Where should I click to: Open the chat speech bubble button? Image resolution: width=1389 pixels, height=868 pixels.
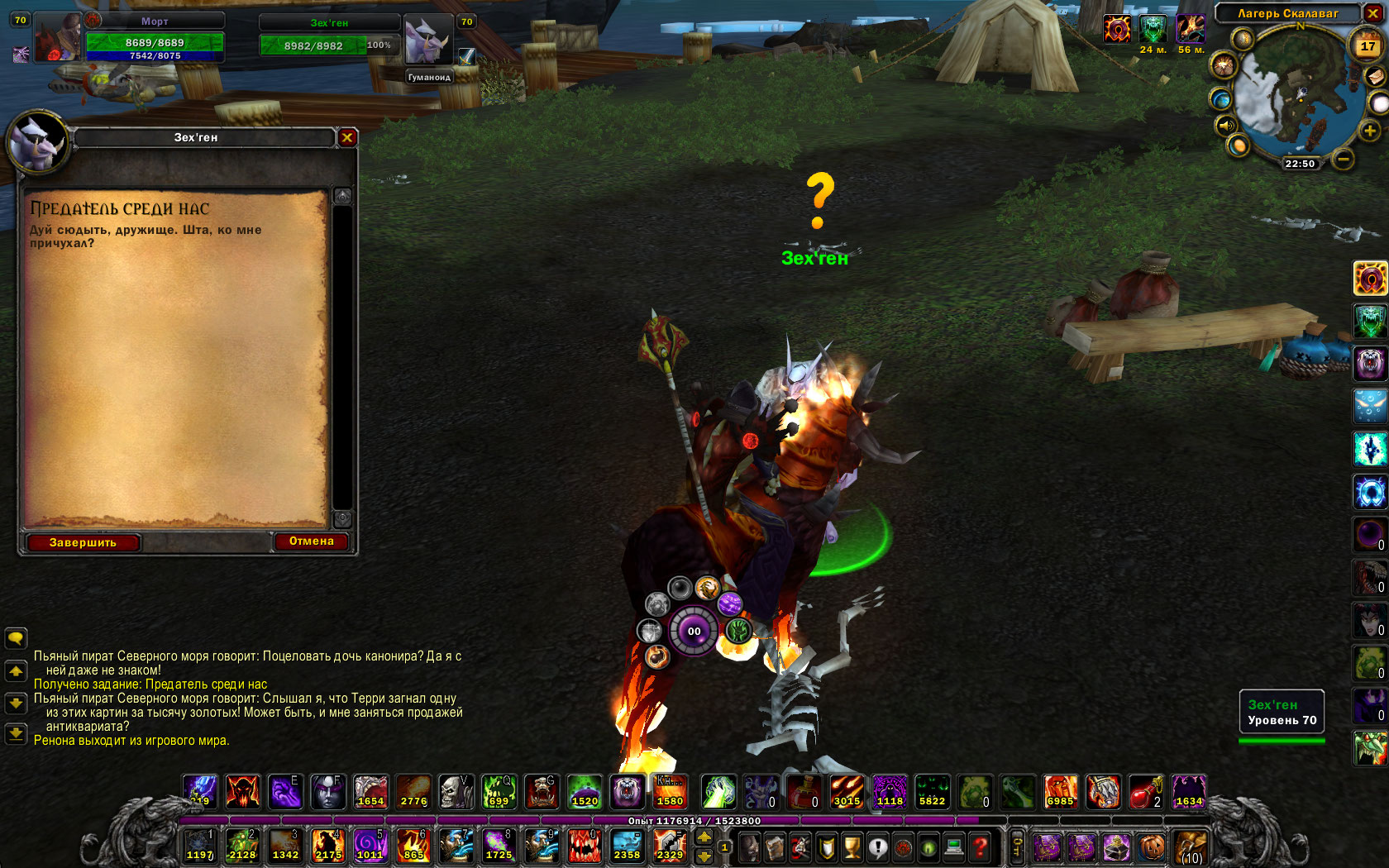[16, 638]
